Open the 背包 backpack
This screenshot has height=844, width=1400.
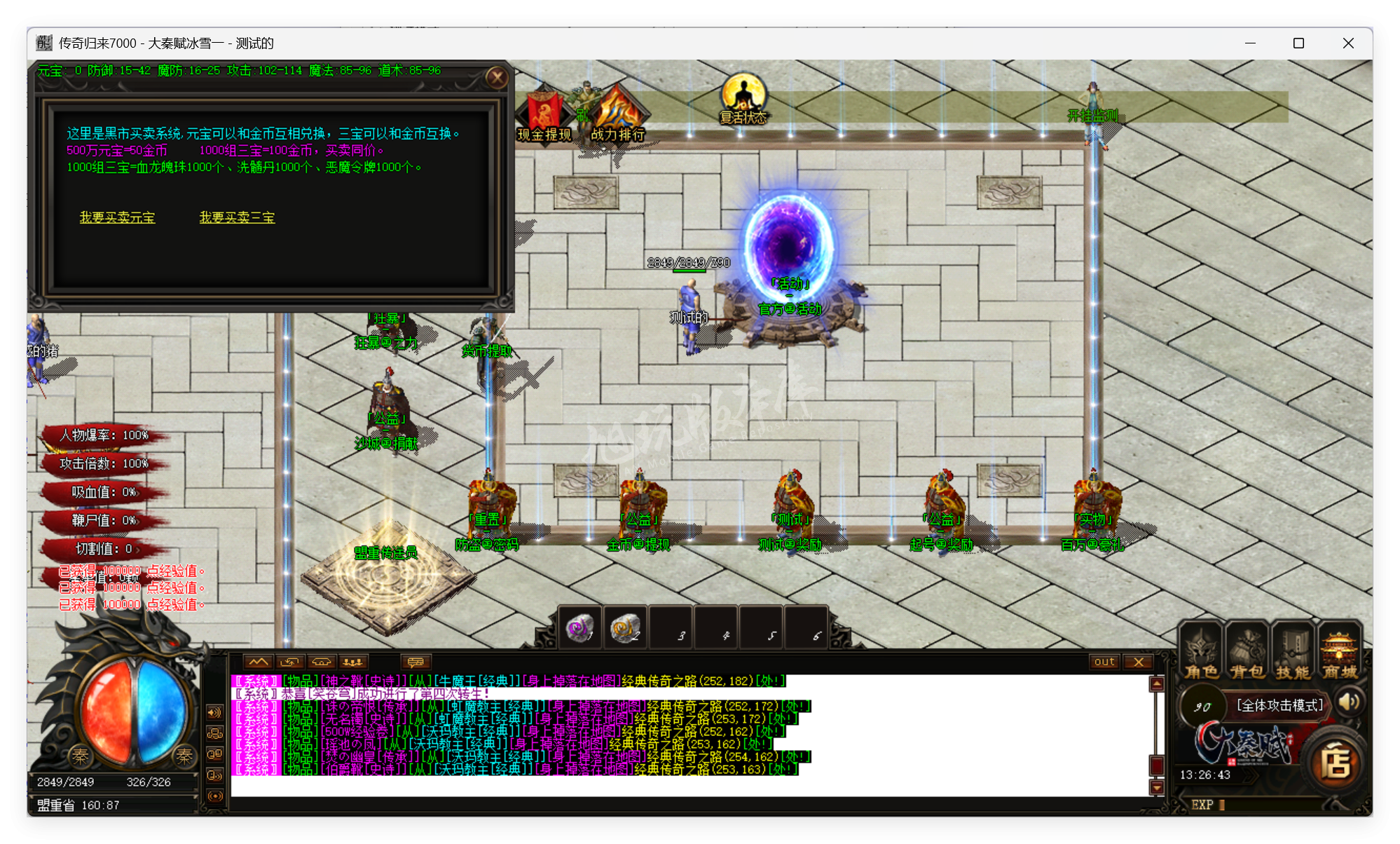[1247, 652]
